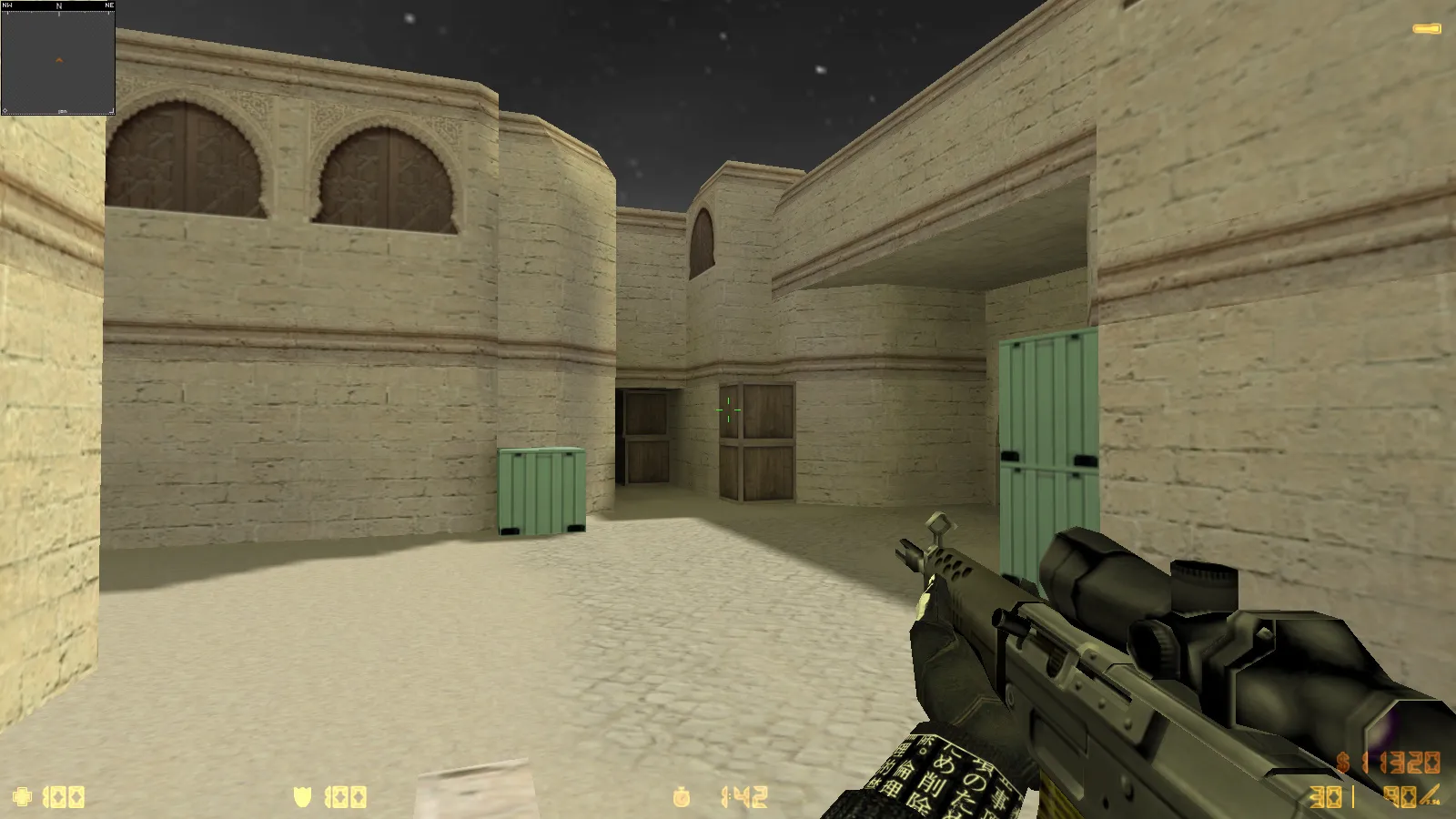Click the armor value reading 100
This screenshot has width=1456, height=819.
click(x=346, y=798)
